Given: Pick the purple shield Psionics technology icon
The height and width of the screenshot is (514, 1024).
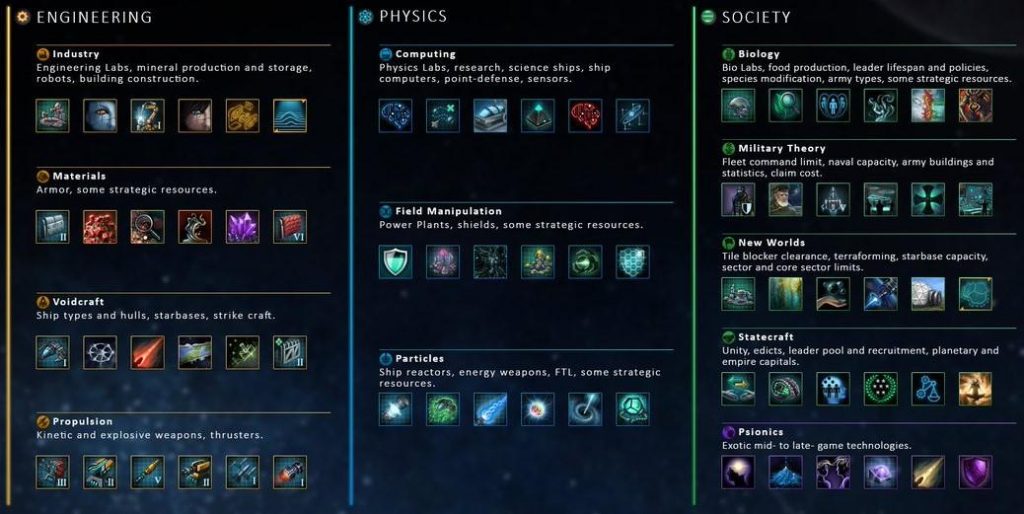Looking at the screenshot, I should click(x=975, y=472).
